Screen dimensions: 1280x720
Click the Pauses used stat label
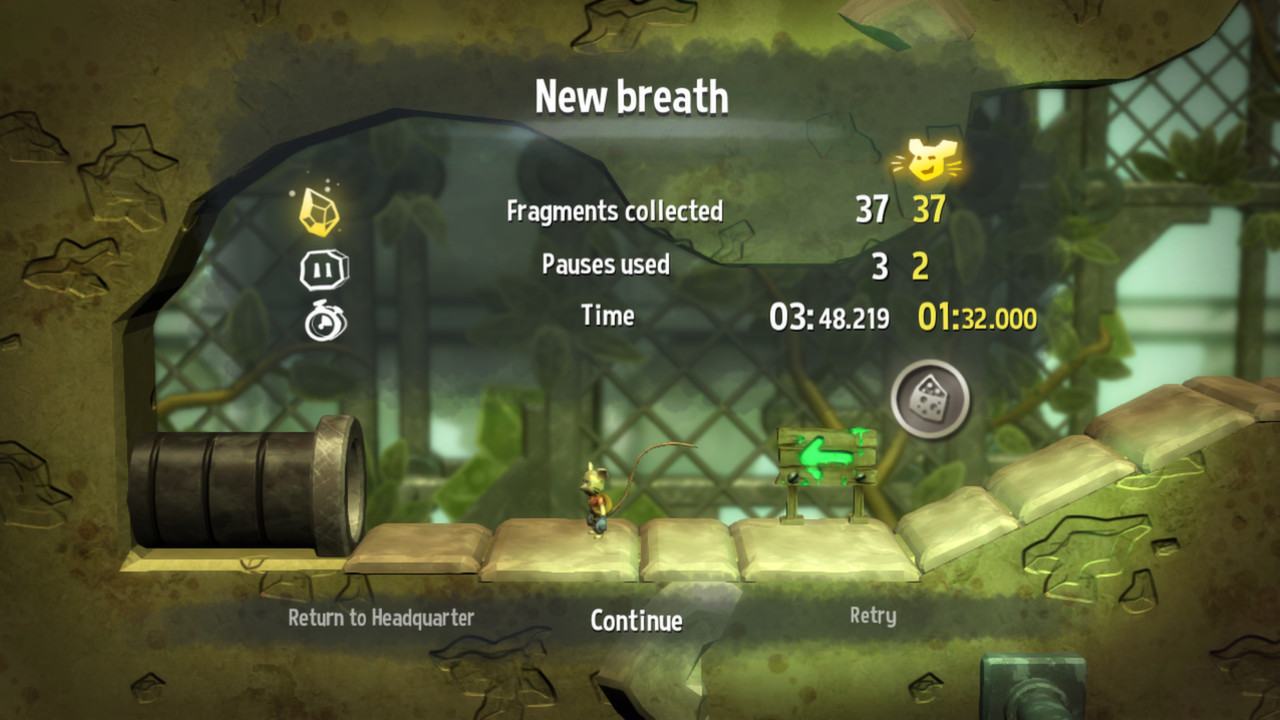pyautogui.click(x=604, y=264)
